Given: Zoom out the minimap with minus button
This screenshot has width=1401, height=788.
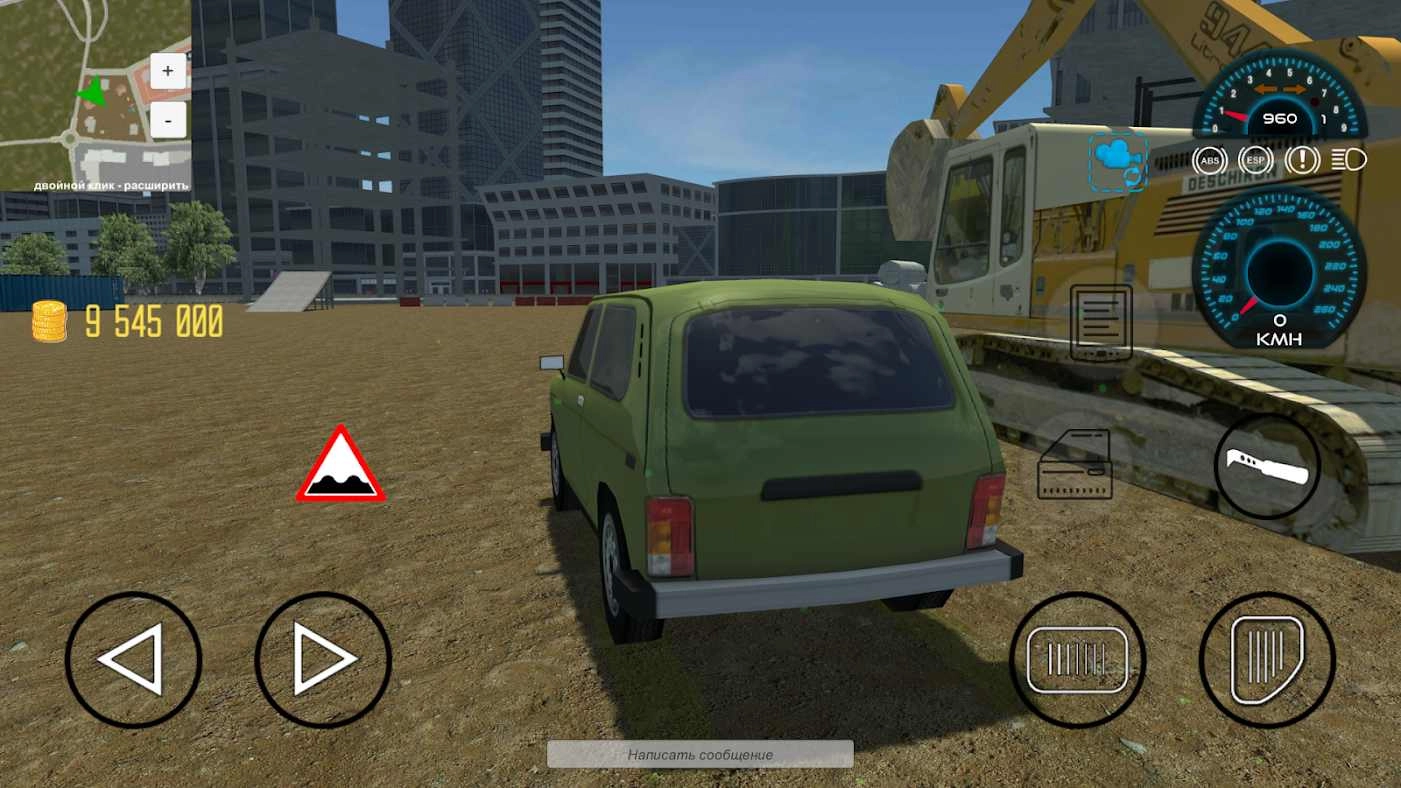Looking at the screenshot, I should tap(167, 122).
